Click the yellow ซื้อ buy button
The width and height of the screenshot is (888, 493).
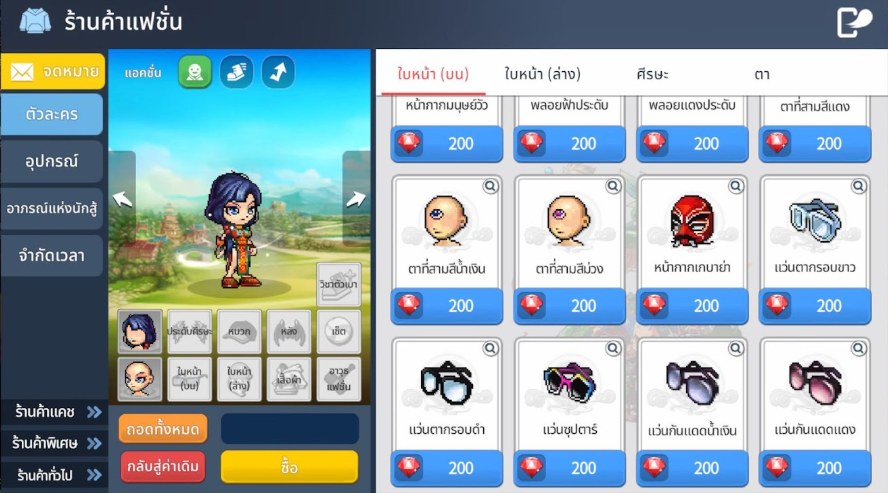(x=289, y=467)
